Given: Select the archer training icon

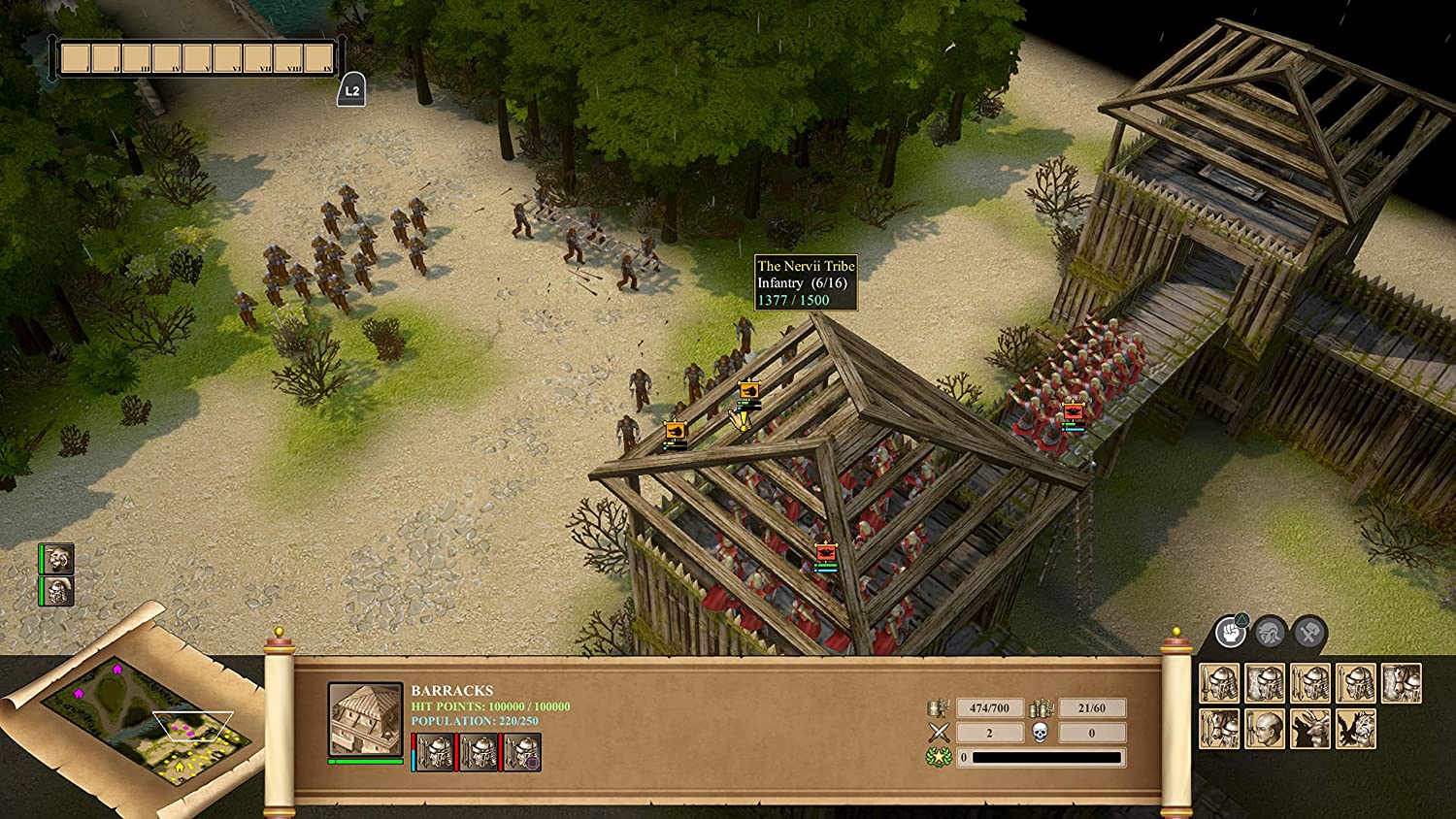Looking at the screenshot, I should tap(1309, 682).
